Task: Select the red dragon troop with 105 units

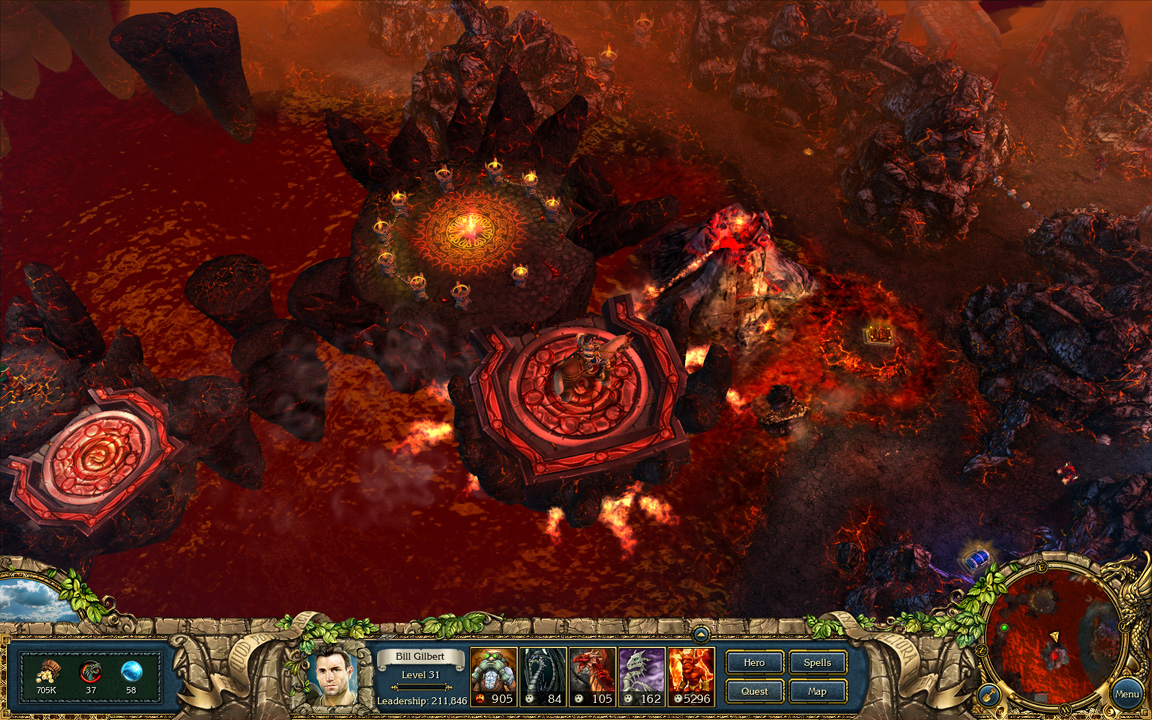Action: coord(592,676)
